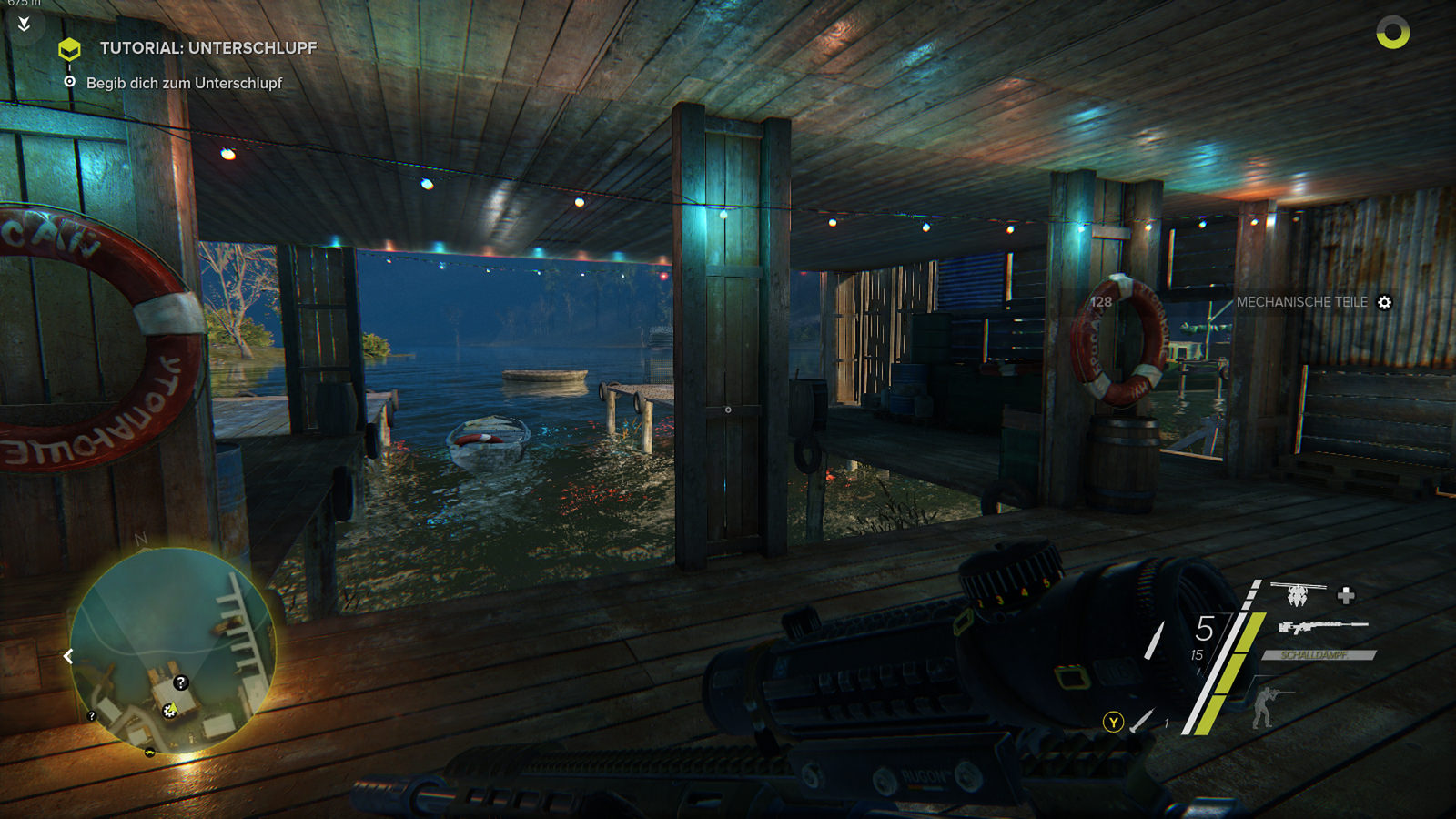
Task: Select the Tutorial: Unterschlupf objective title
Action: 207,48
